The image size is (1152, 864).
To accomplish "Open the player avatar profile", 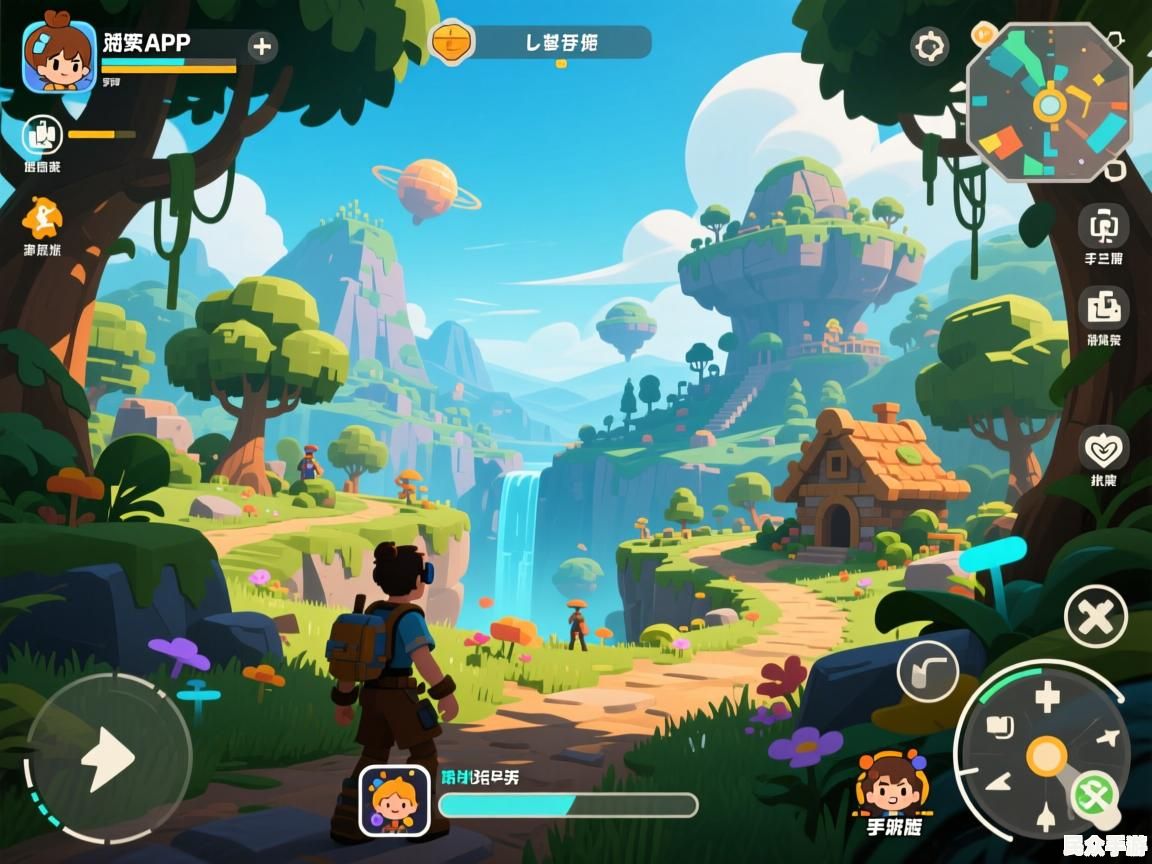I will tap(59, 57).
